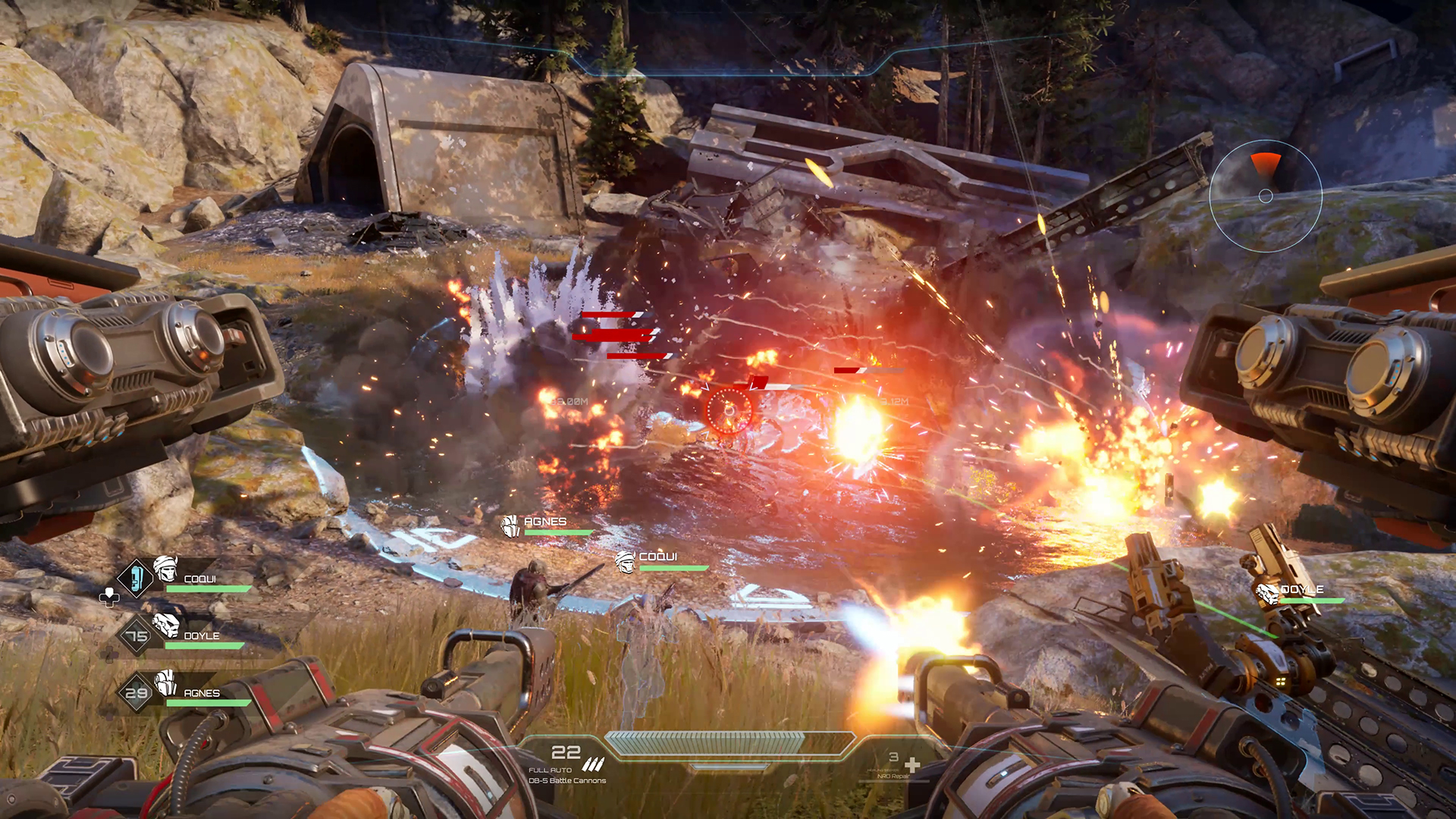Select Coqui's pilot portrait in squad list
The width and height of the screenshot is (1456, 819).
pyautogui.click(x=167, y=573)
